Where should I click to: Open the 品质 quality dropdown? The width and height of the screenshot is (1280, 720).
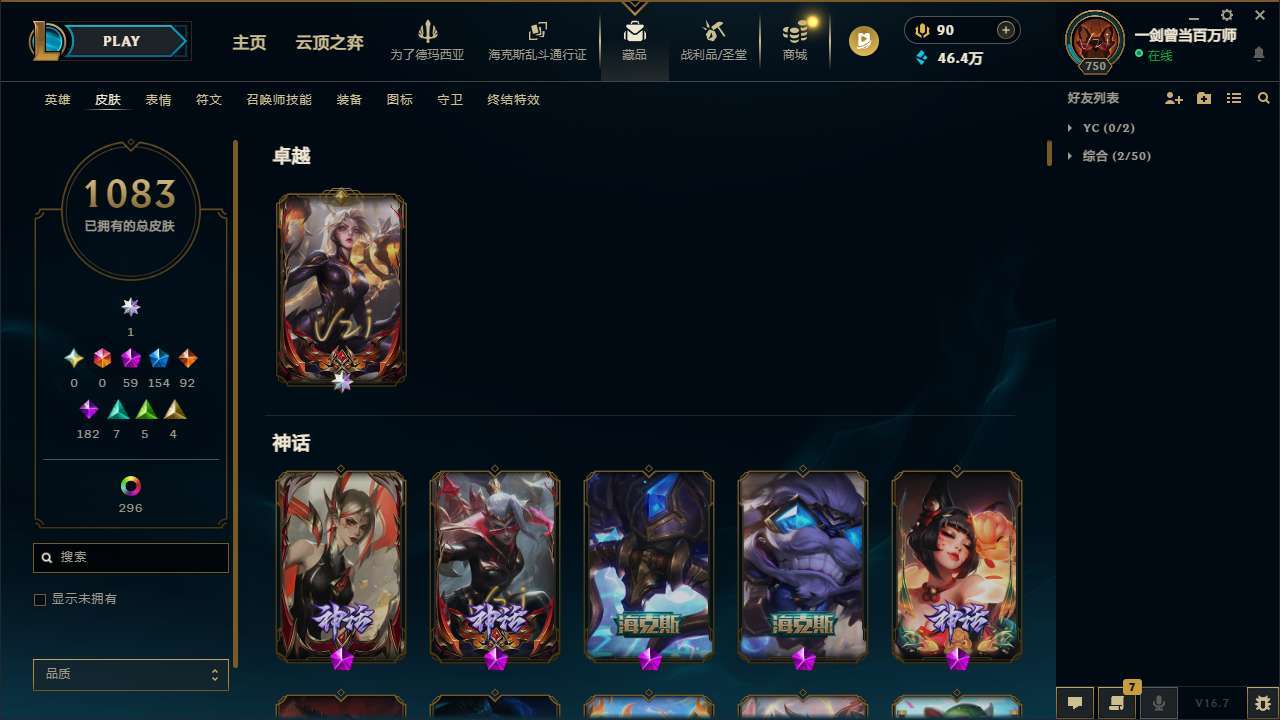click(130, 674)
